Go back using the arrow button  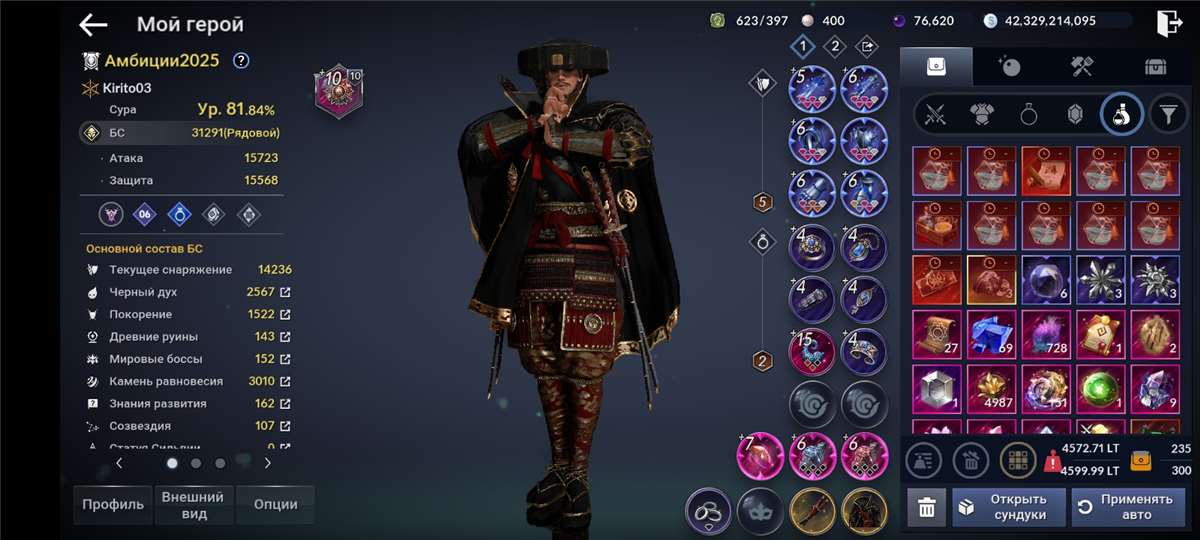pos(93,25)
